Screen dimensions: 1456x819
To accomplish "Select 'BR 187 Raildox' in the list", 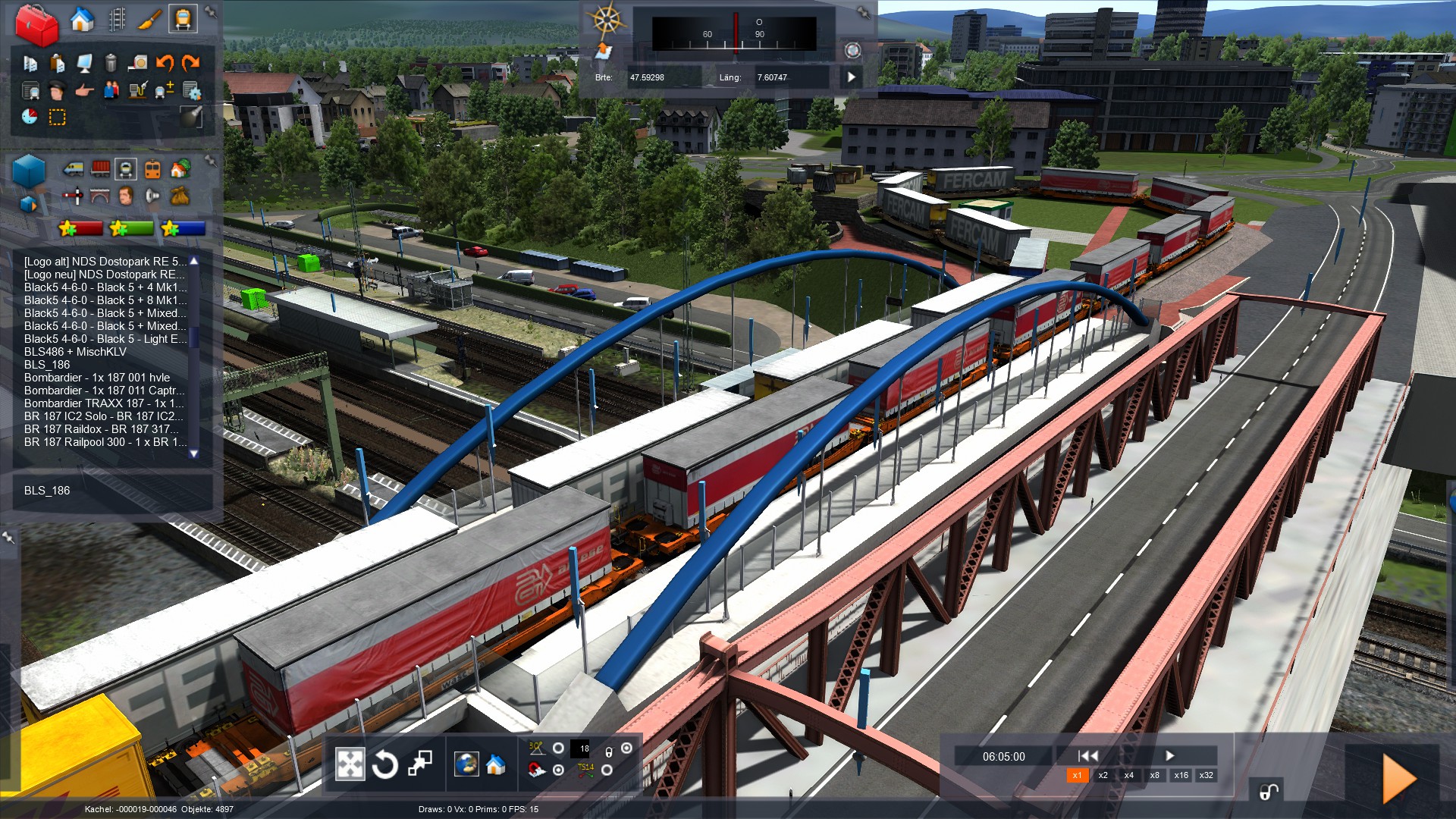I will (101, 429).
